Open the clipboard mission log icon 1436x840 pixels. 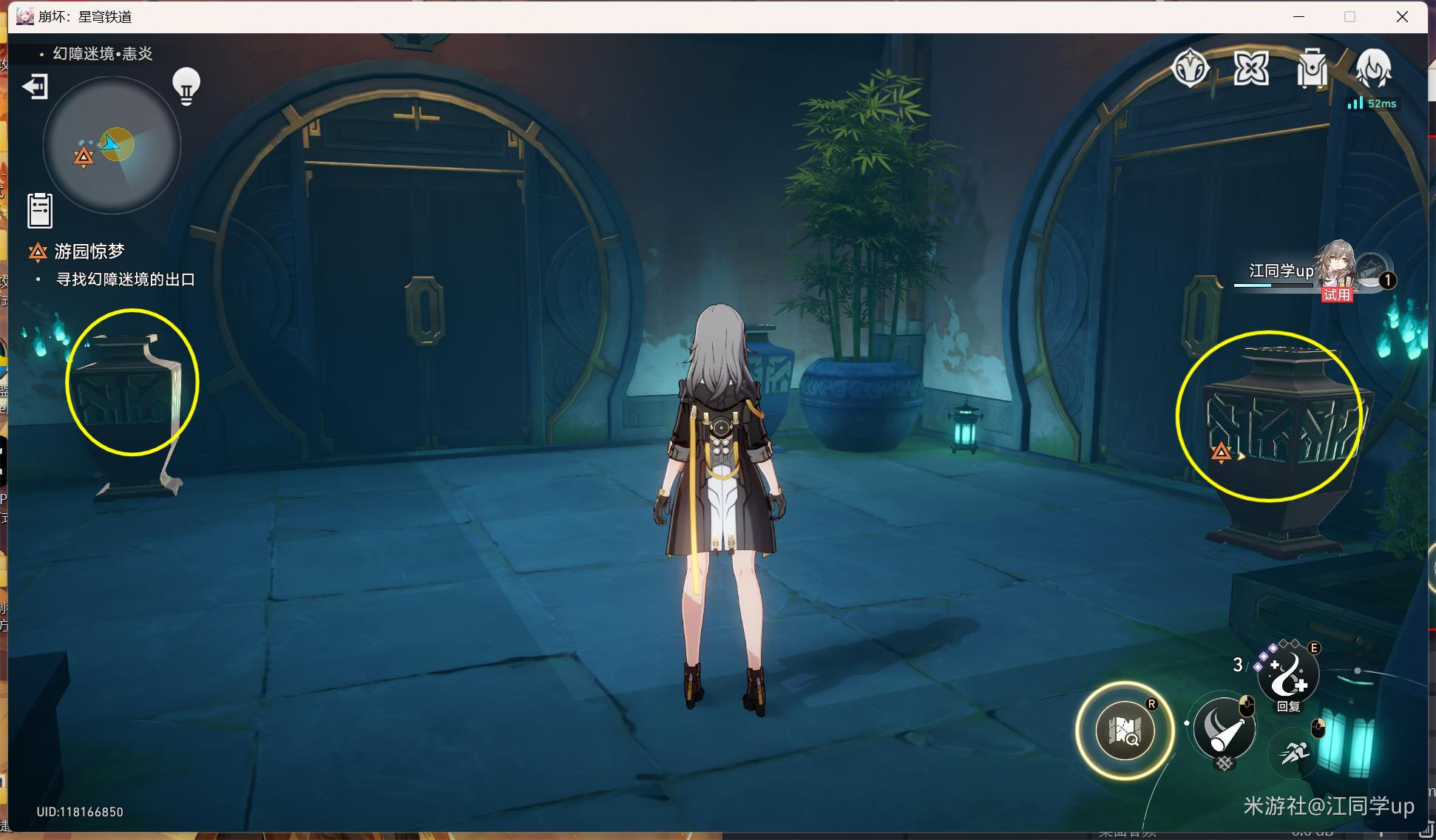pyautogui.click(x=40, y=210)
